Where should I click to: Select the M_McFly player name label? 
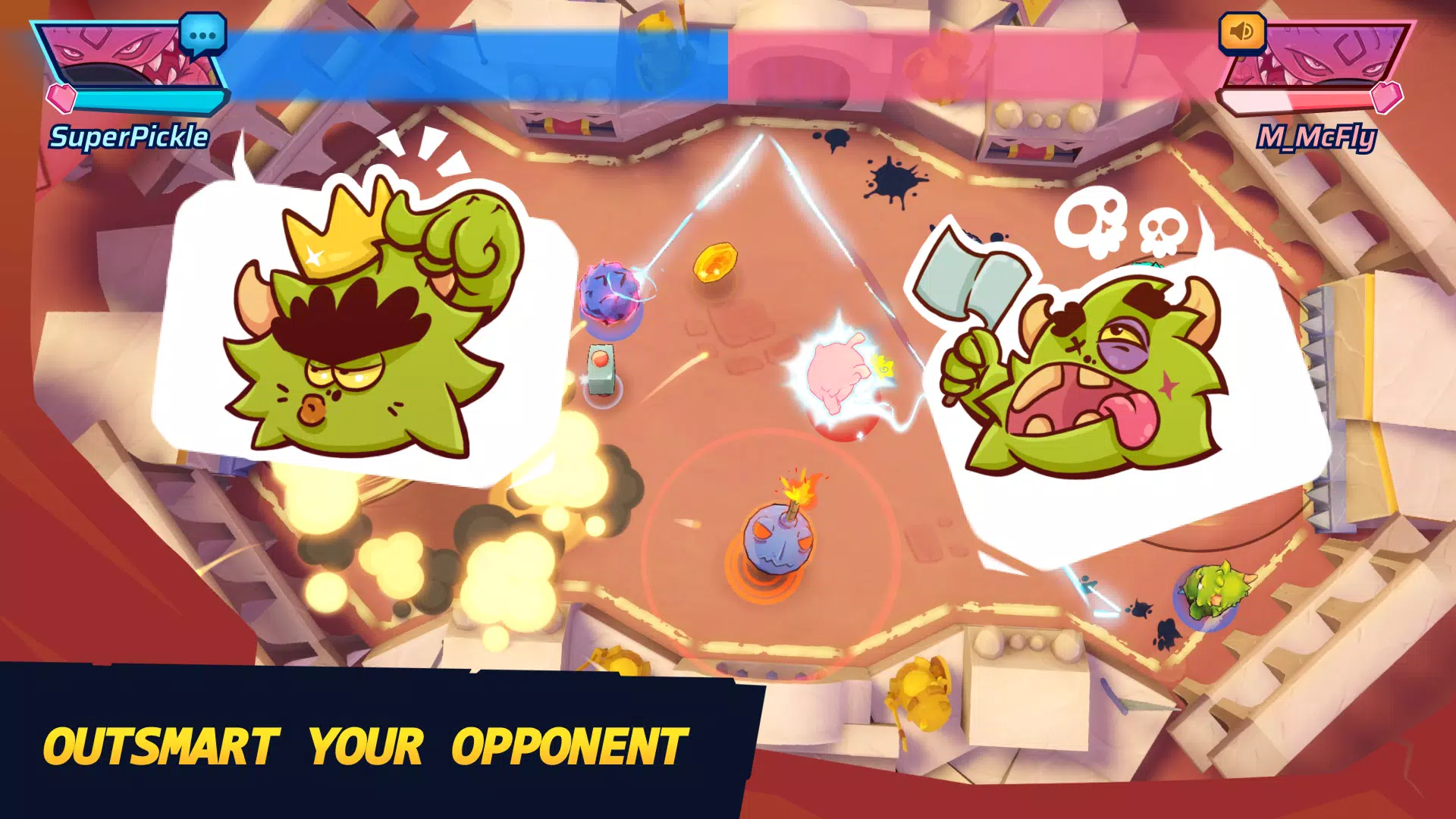(1317, 136)
